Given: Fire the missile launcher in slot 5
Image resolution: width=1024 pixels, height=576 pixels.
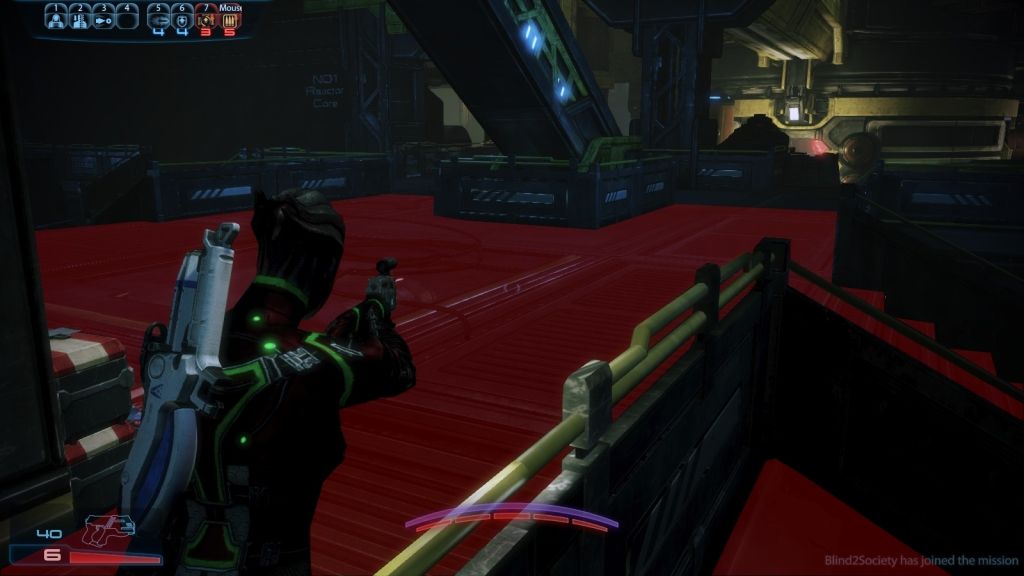Looking at the screenshot, I should (159, 18).
